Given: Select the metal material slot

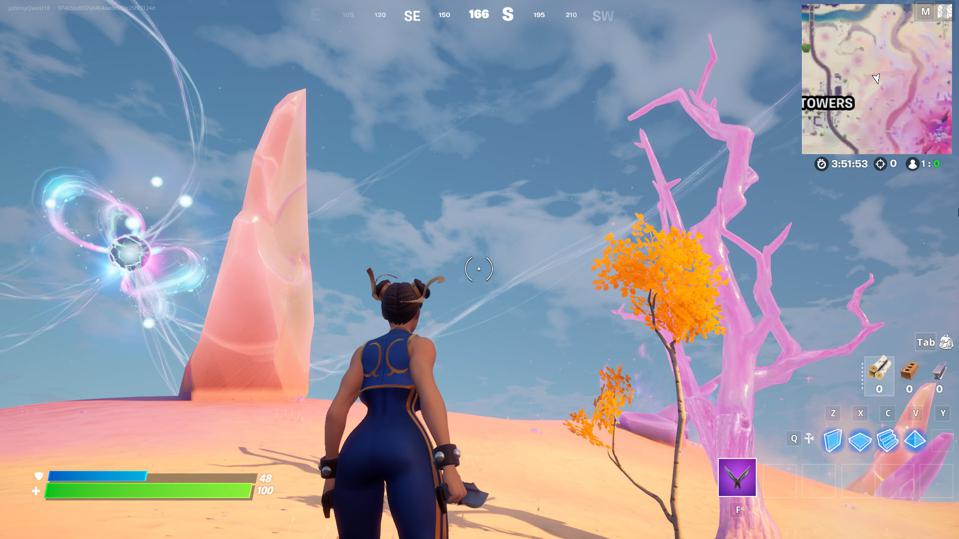Looking at the screenshot, I should (939, 371).
